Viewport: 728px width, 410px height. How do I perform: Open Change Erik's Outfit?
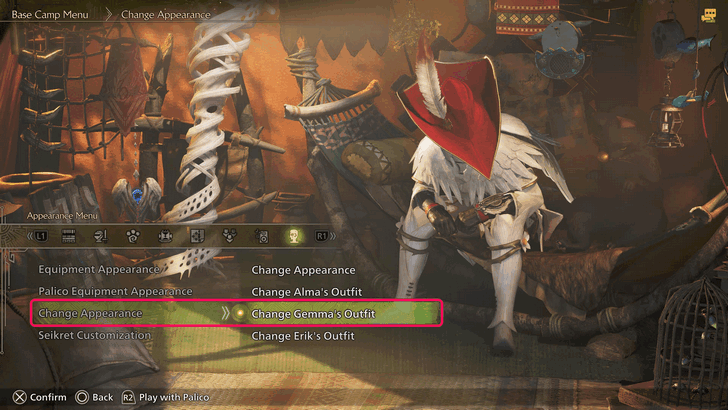(x=303, y=336)
